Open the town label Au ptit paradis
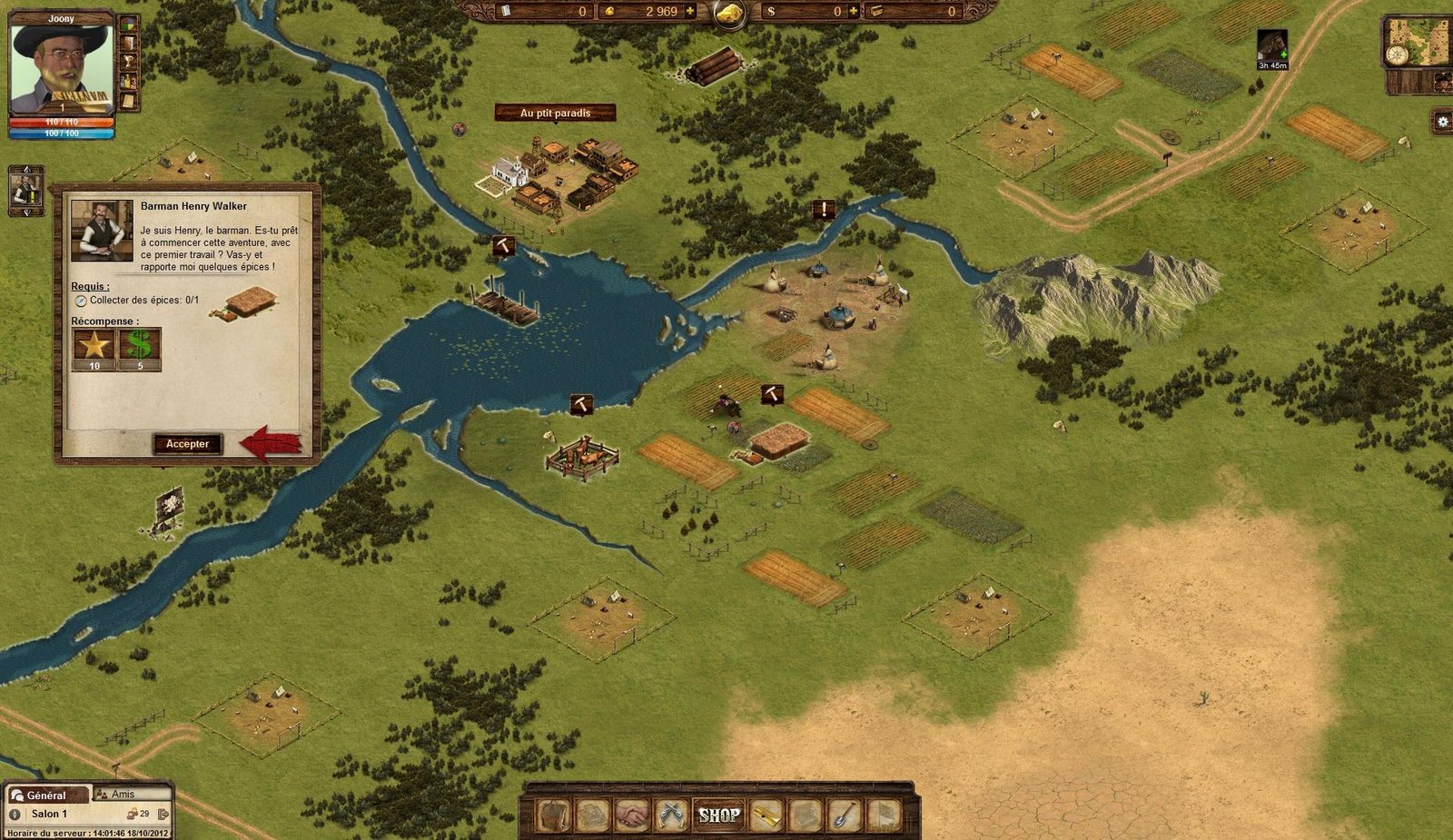The width and height of the screenshot is (1453, 840). tap(555, 114)
